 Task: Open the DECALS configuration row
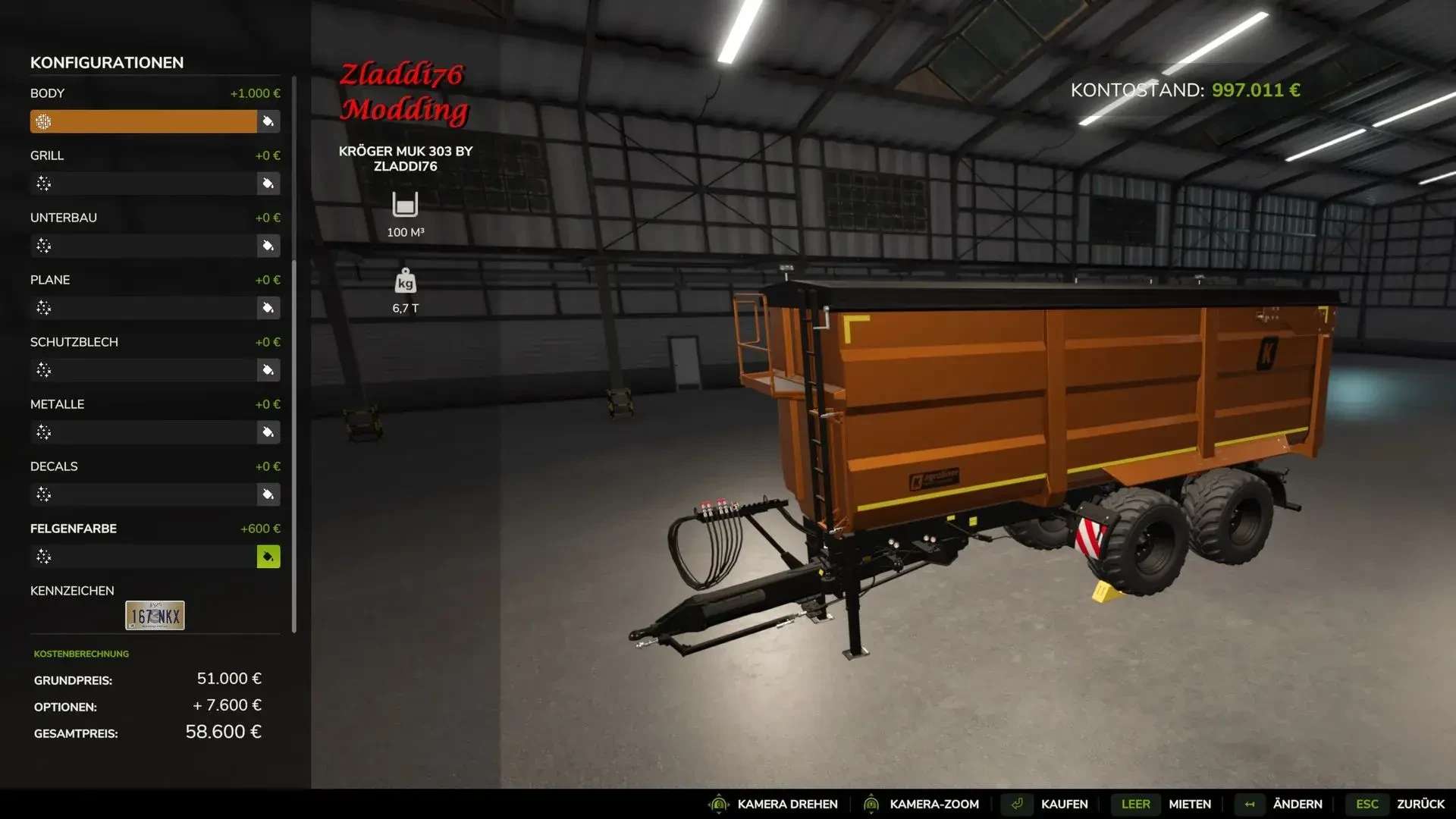(x=143, y=494)
